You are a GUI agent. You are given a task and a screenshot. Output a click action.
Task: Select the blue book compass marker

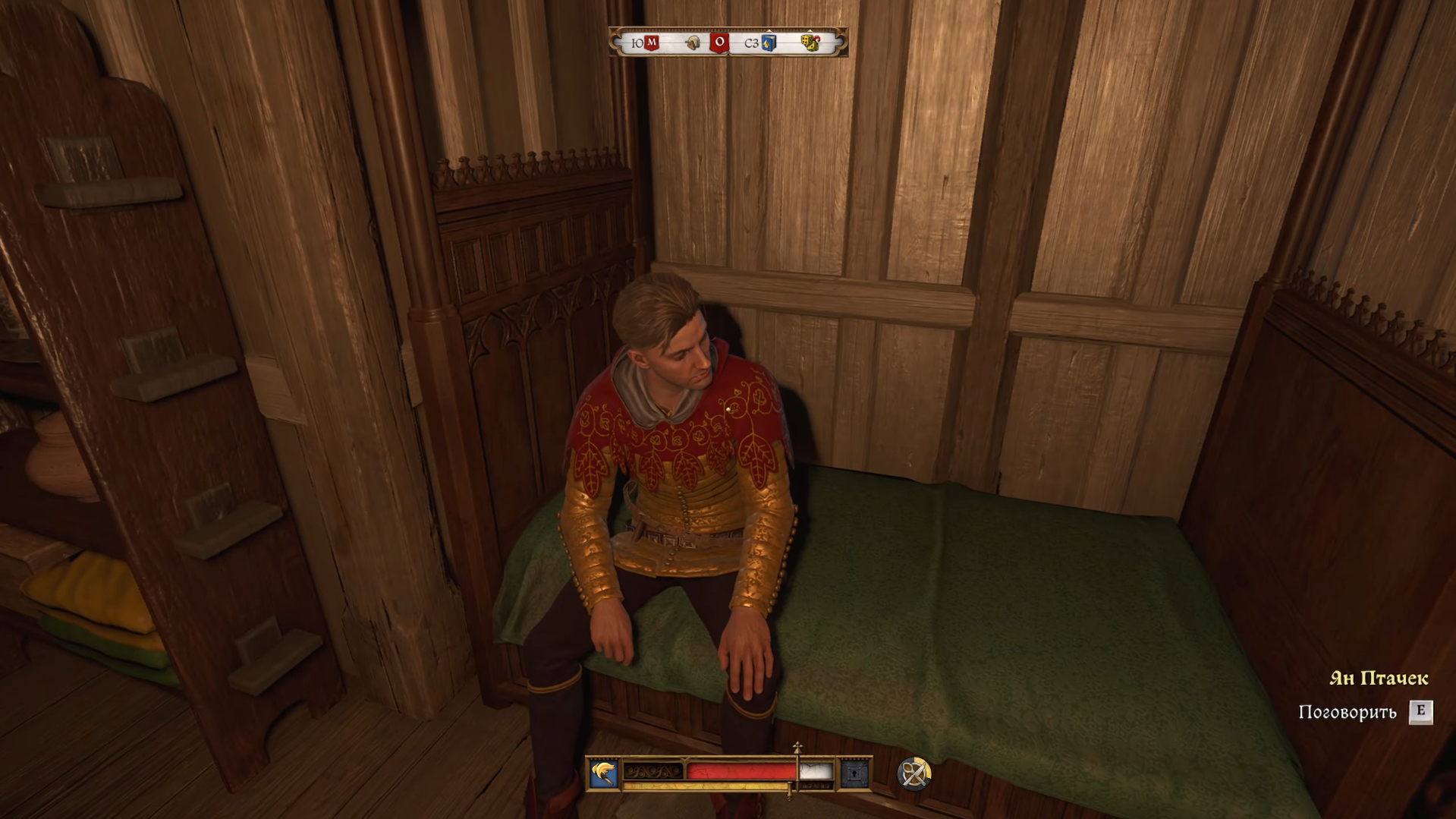point(769,43)
